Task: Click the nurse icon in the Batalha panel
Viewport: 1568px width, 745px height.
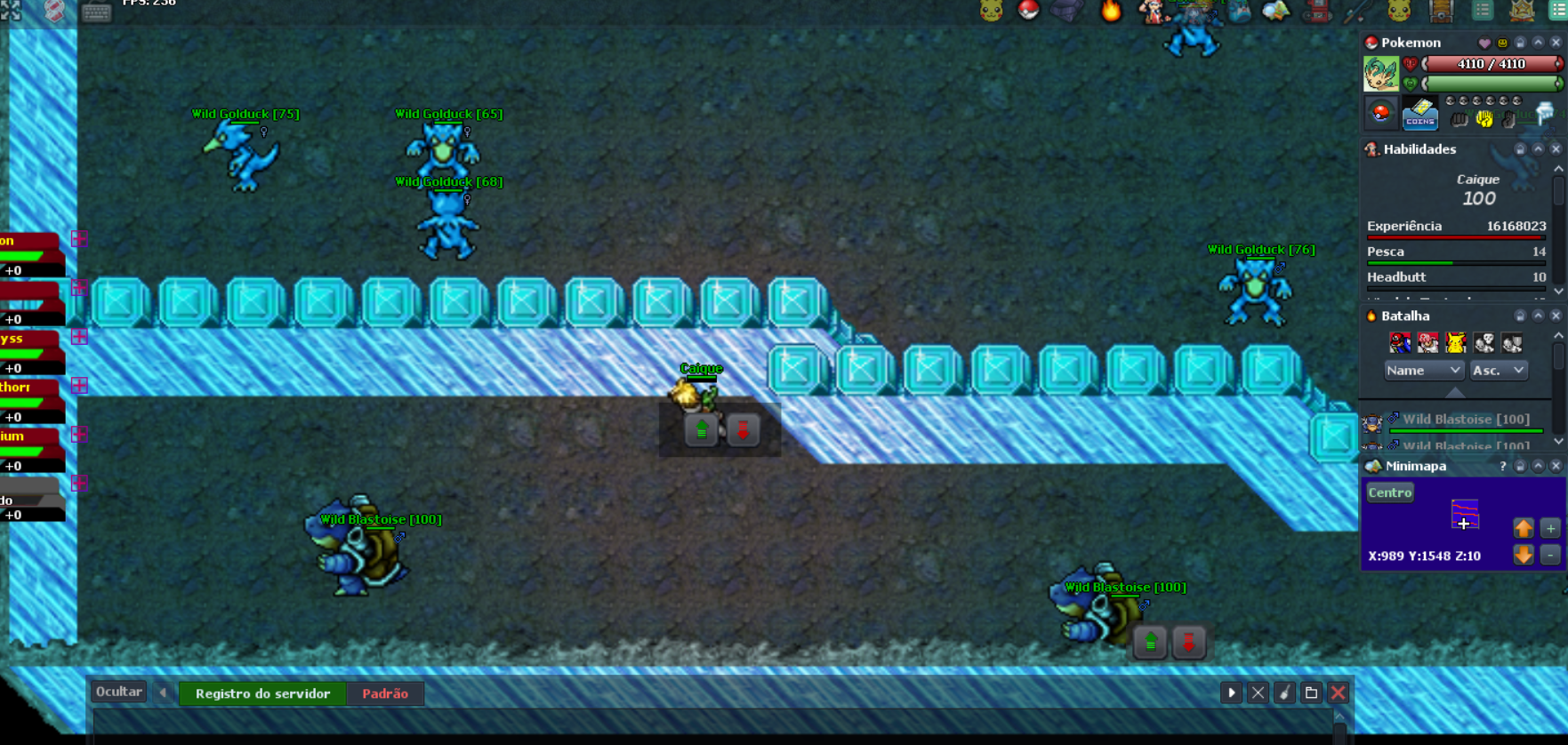Action: pyautogui.click(x=1428, y=342)
